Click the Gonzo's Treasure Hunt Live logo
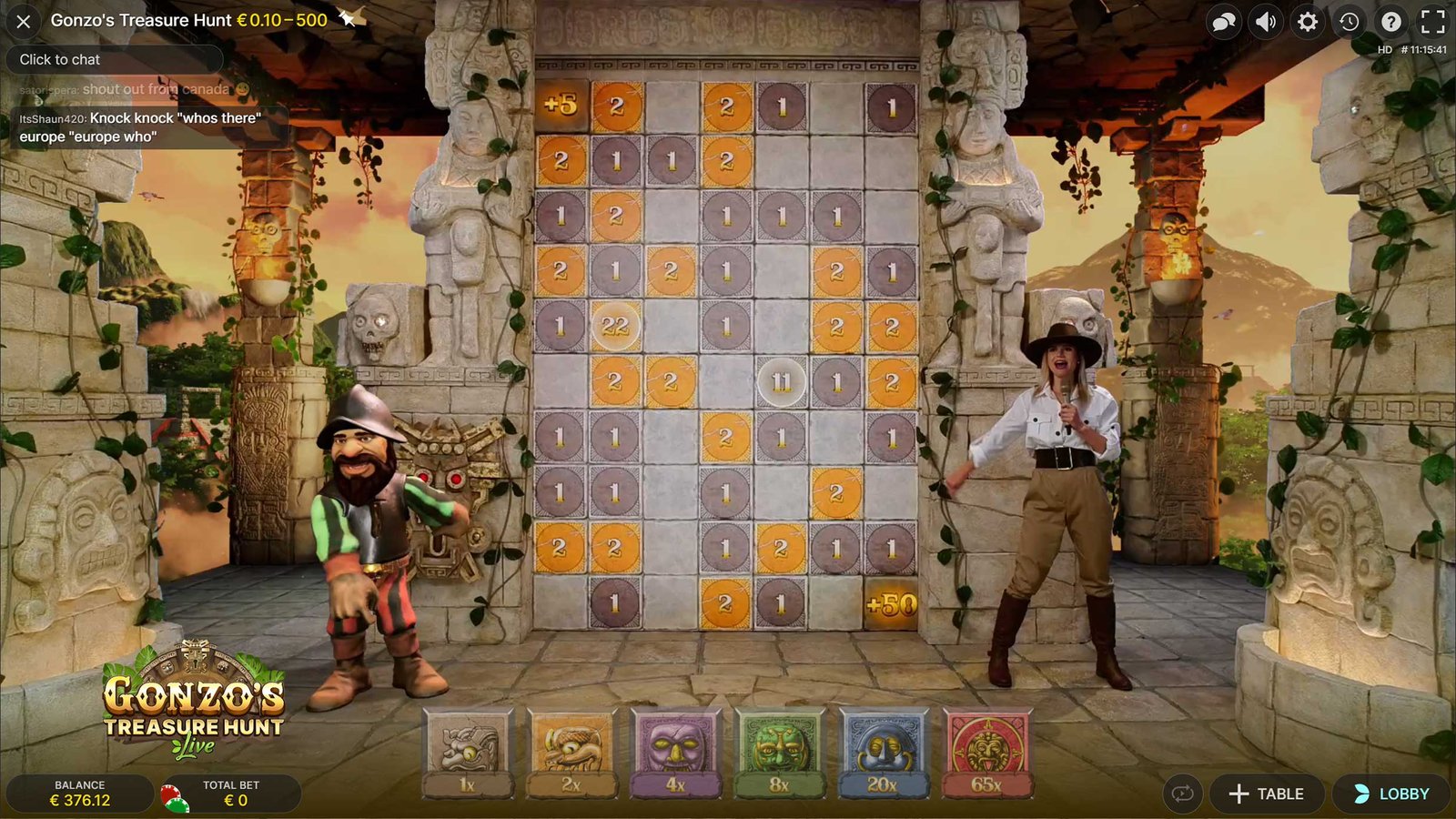This screenshot has width=1456, height=819. coord(194,705)
